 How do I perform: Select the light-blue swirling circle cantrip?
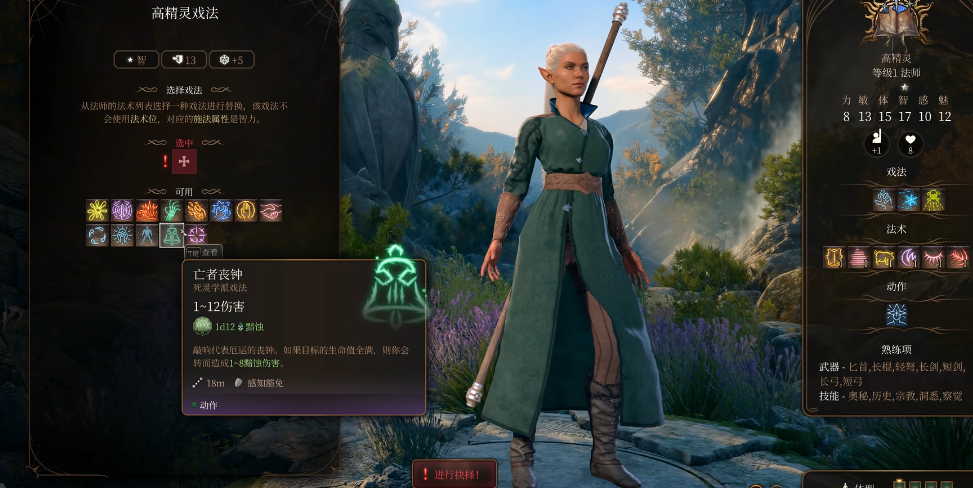[x=98, y=236]
